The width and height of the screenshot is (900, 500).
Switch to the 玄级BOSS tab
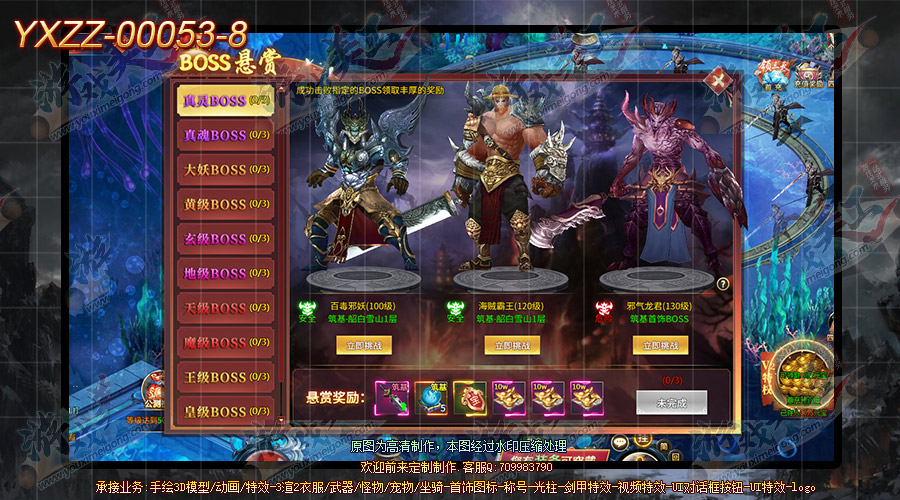225,239
